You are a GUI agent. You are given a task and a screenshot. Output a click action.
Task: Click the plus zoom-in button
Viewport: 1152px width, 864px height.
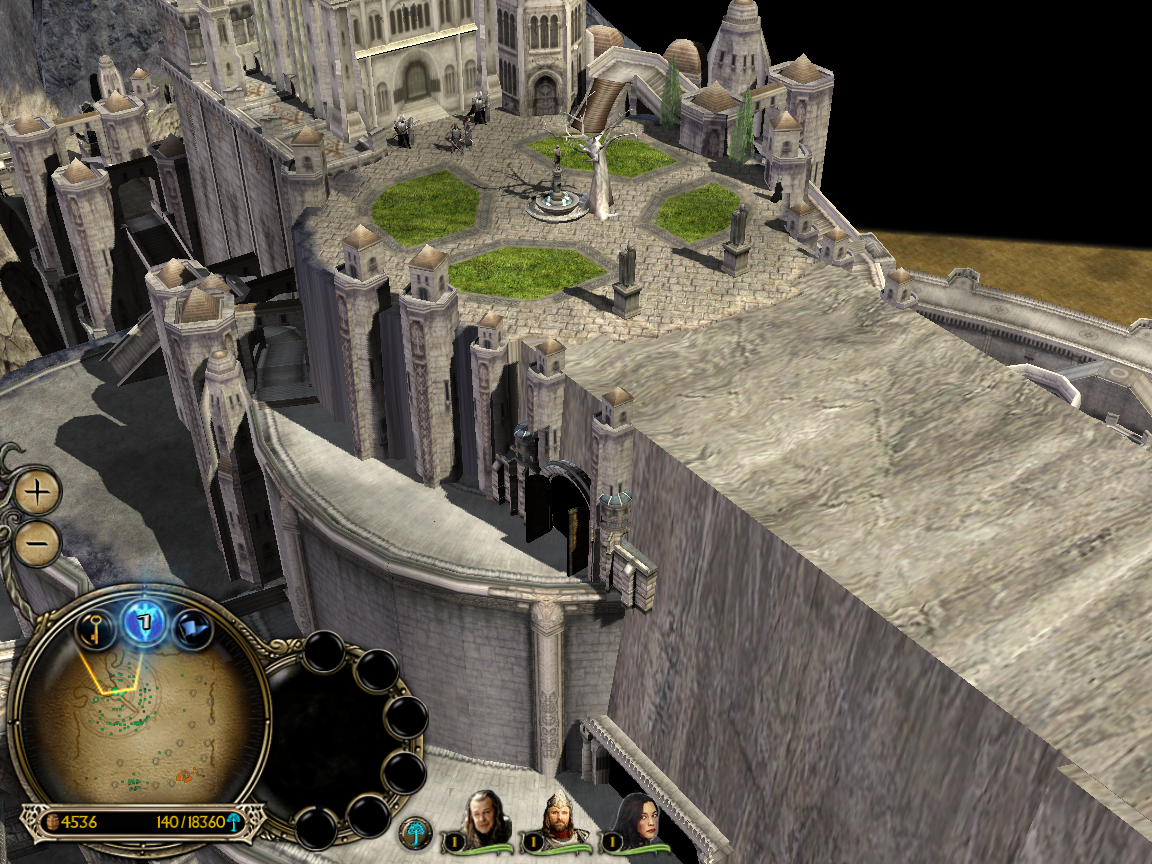pyautogui.click(x=38, y=491)
